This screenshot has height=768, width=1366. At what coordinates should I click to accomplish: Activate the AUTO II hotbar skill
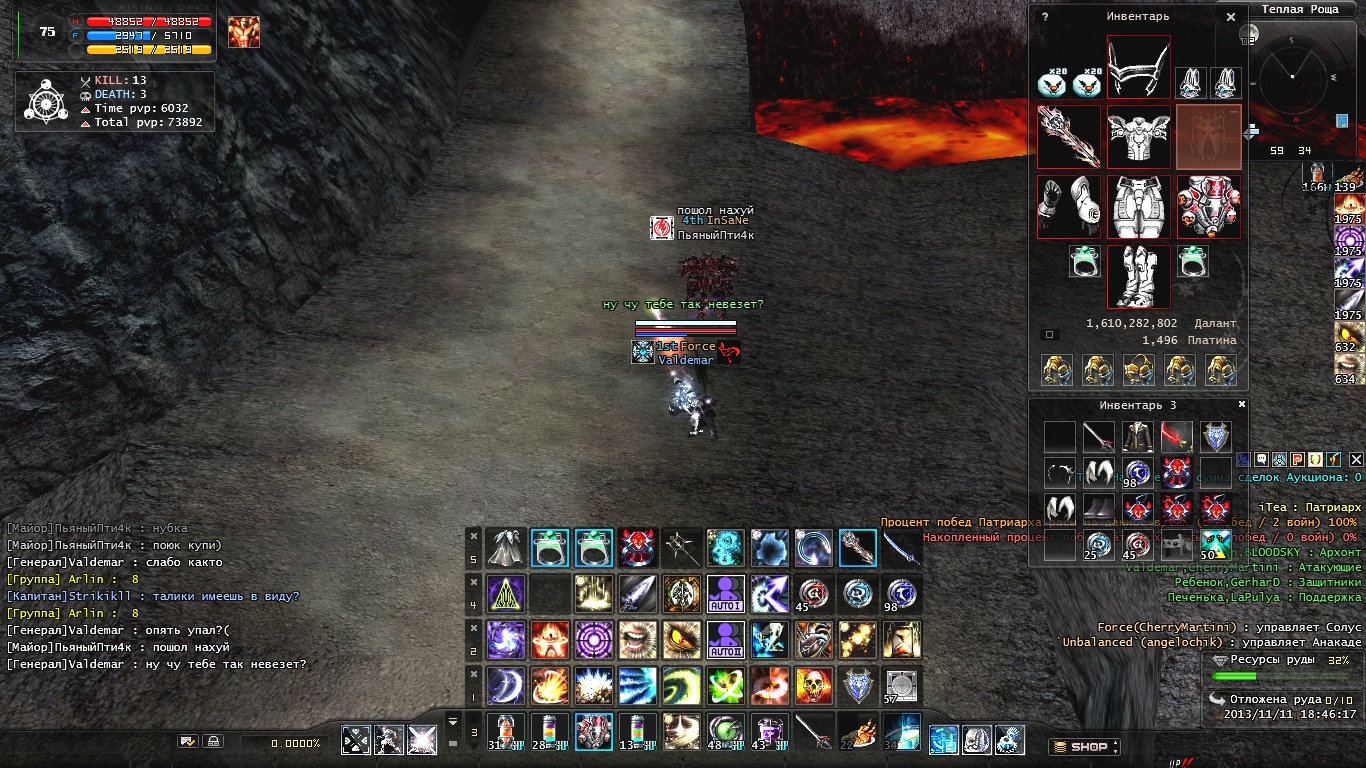(x=725, y=640)
